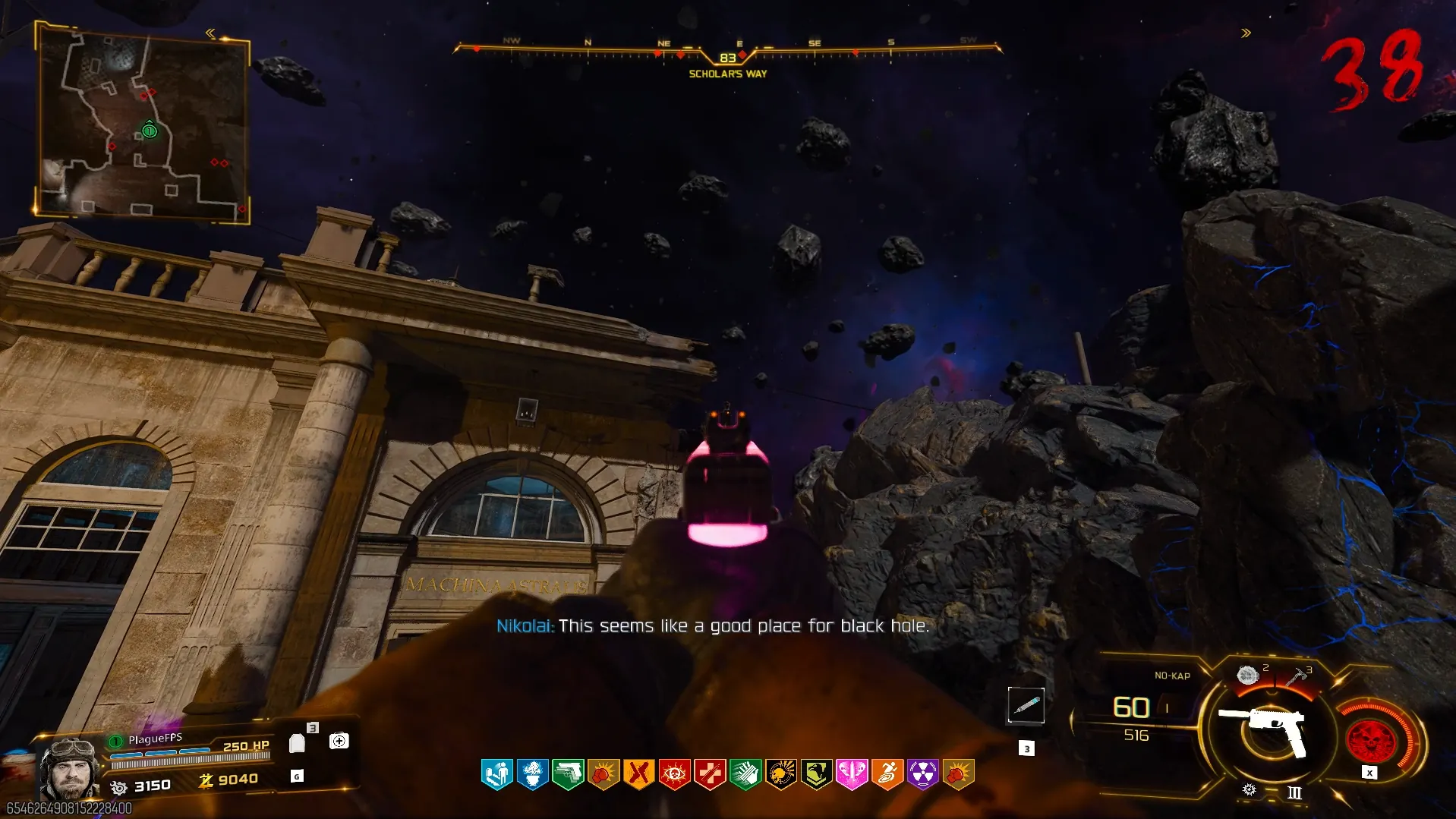Viewport: 1456px width, 819px height.
Task: Select the blue stairs-and-figure perk icon
Action: click(497, 774)
